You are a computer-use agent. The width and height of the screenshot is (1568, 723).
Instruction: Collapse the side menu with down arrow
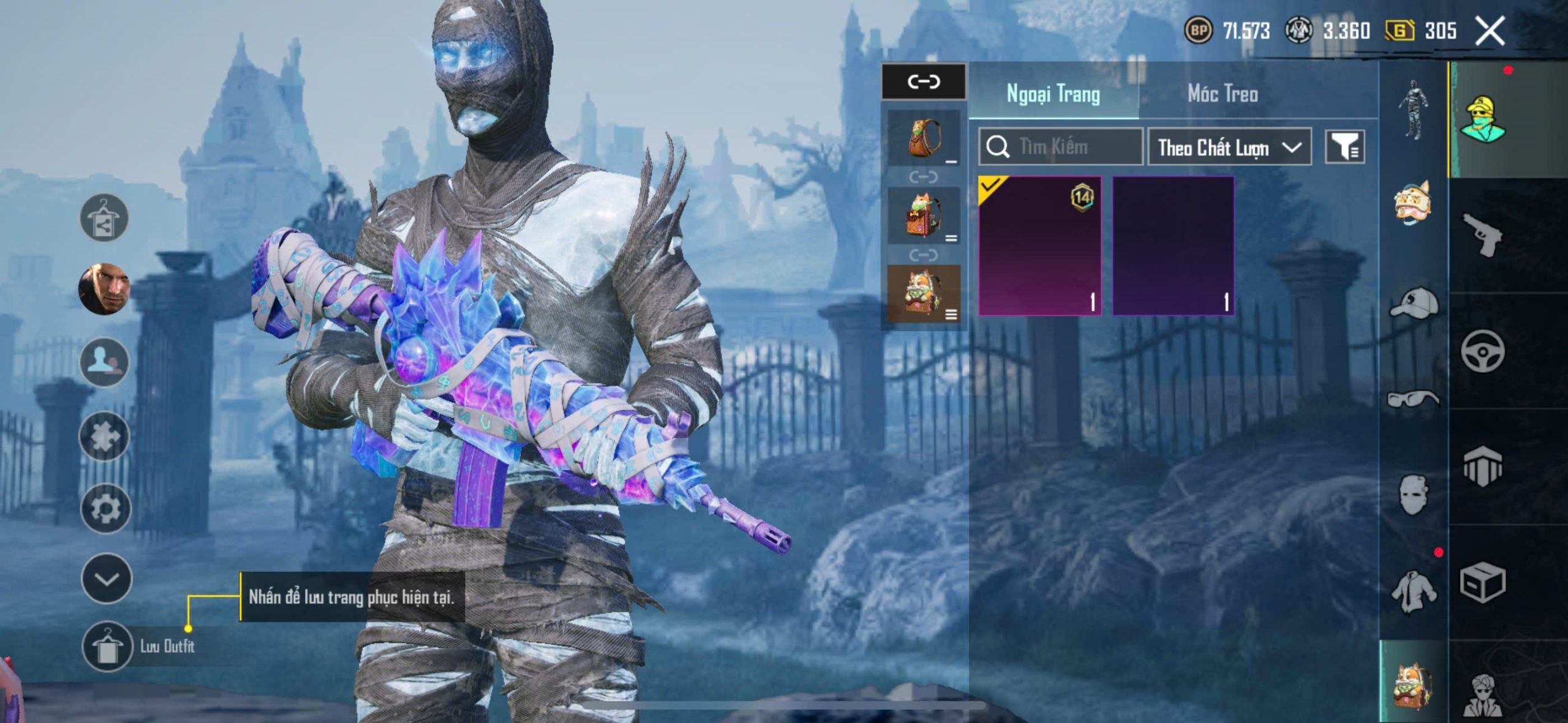click(106, 579)
